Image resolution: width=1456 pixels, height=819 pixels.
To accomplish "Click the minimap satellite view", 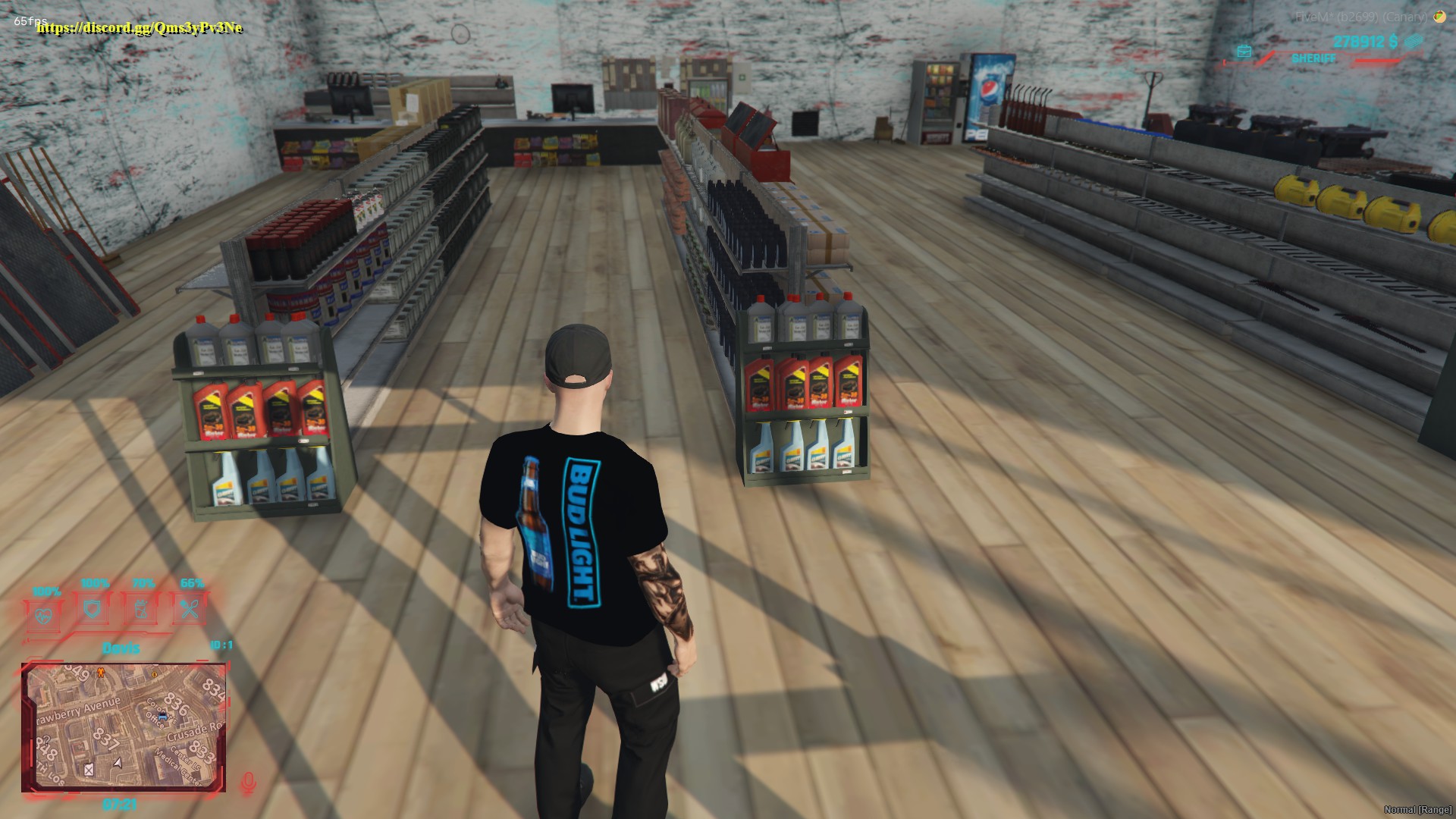I will (125, 728).
